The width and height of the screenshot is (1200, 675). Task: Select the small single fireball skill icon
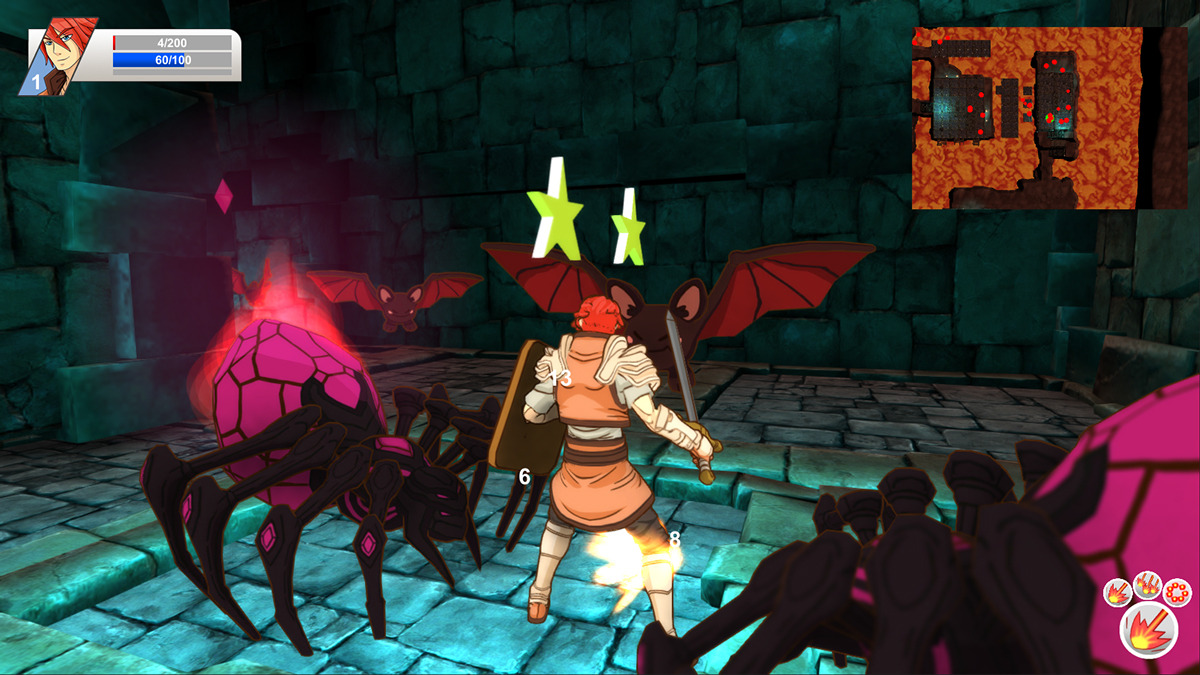click(1117, 592)
